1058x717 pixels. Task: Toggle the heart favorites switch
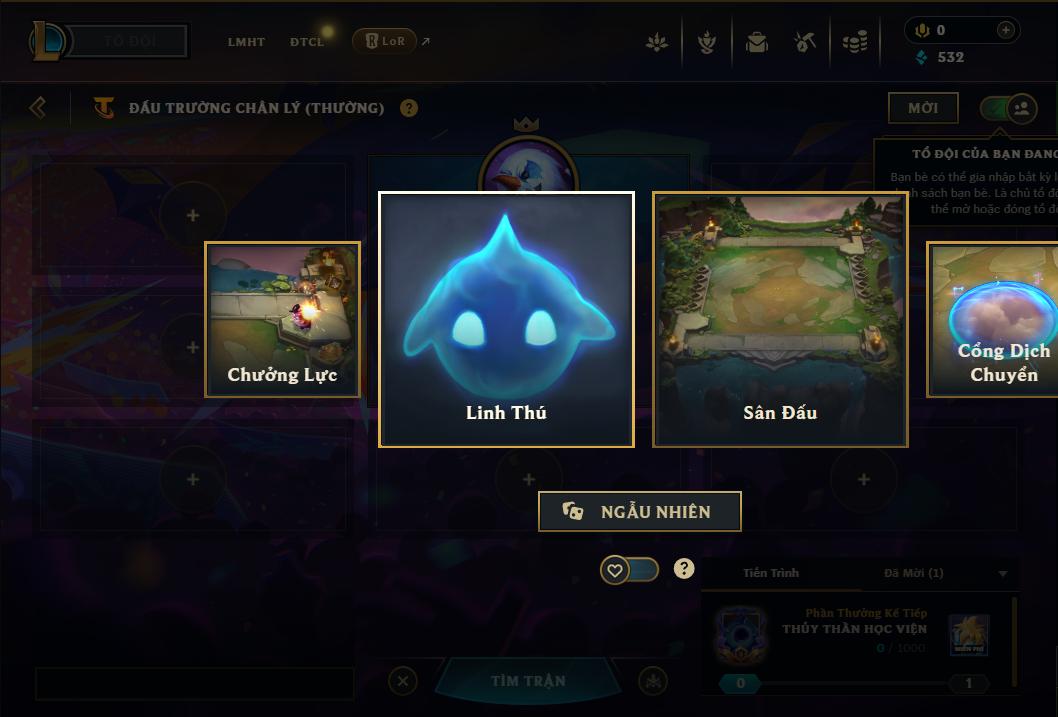(629, 570)
